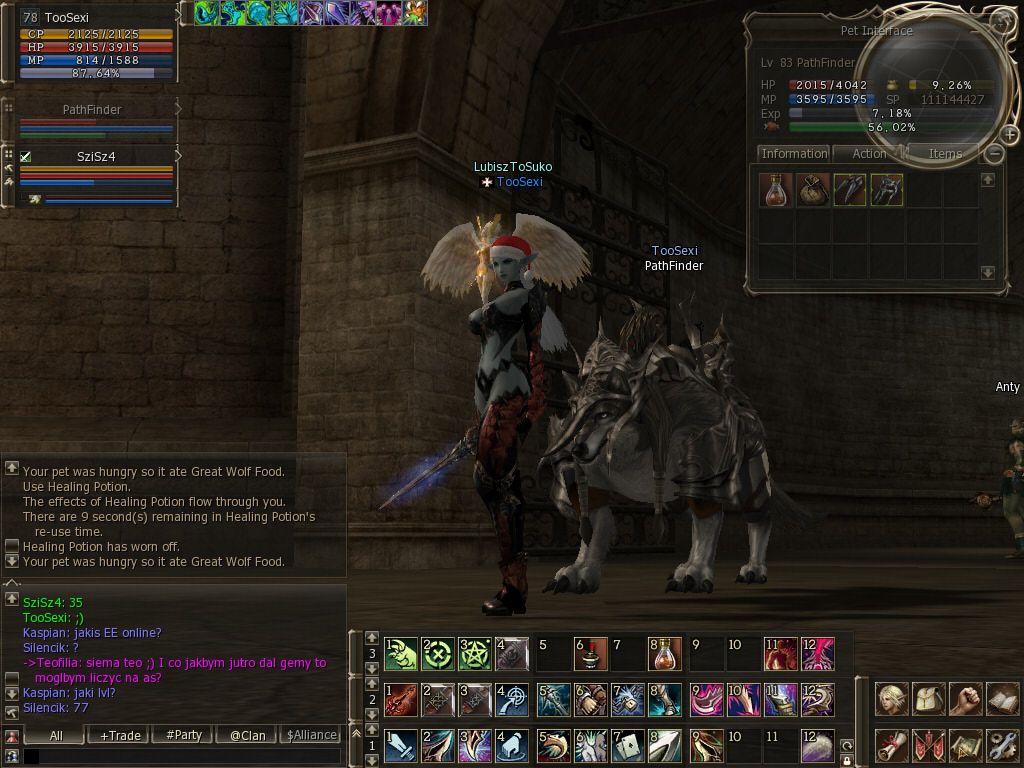Zoom in the radar with the plus button

tap(1008, 135)
